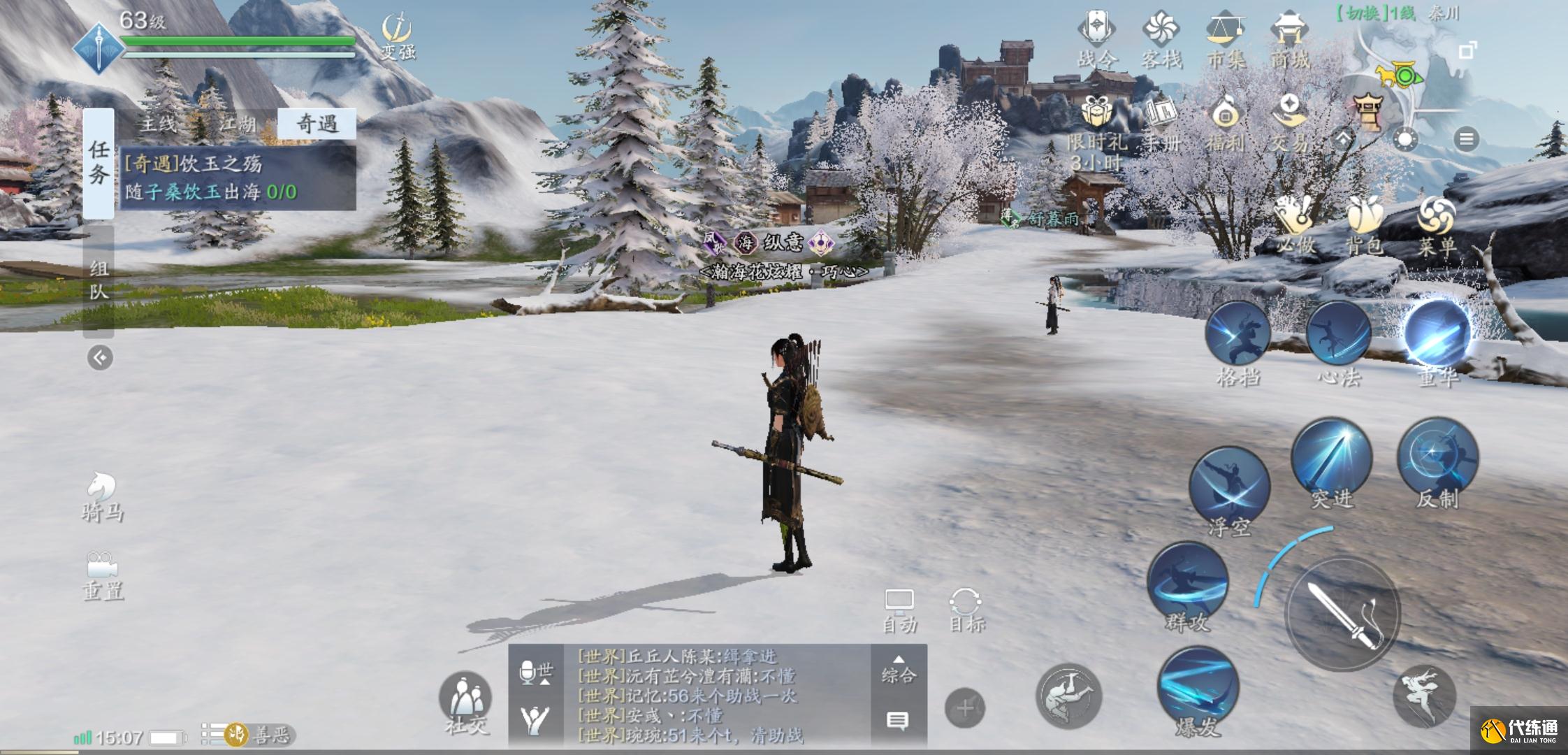Open the 战令 battle pass menu
The width and height of the screenshot is (1568, 755).
(x=1096, y=40)
